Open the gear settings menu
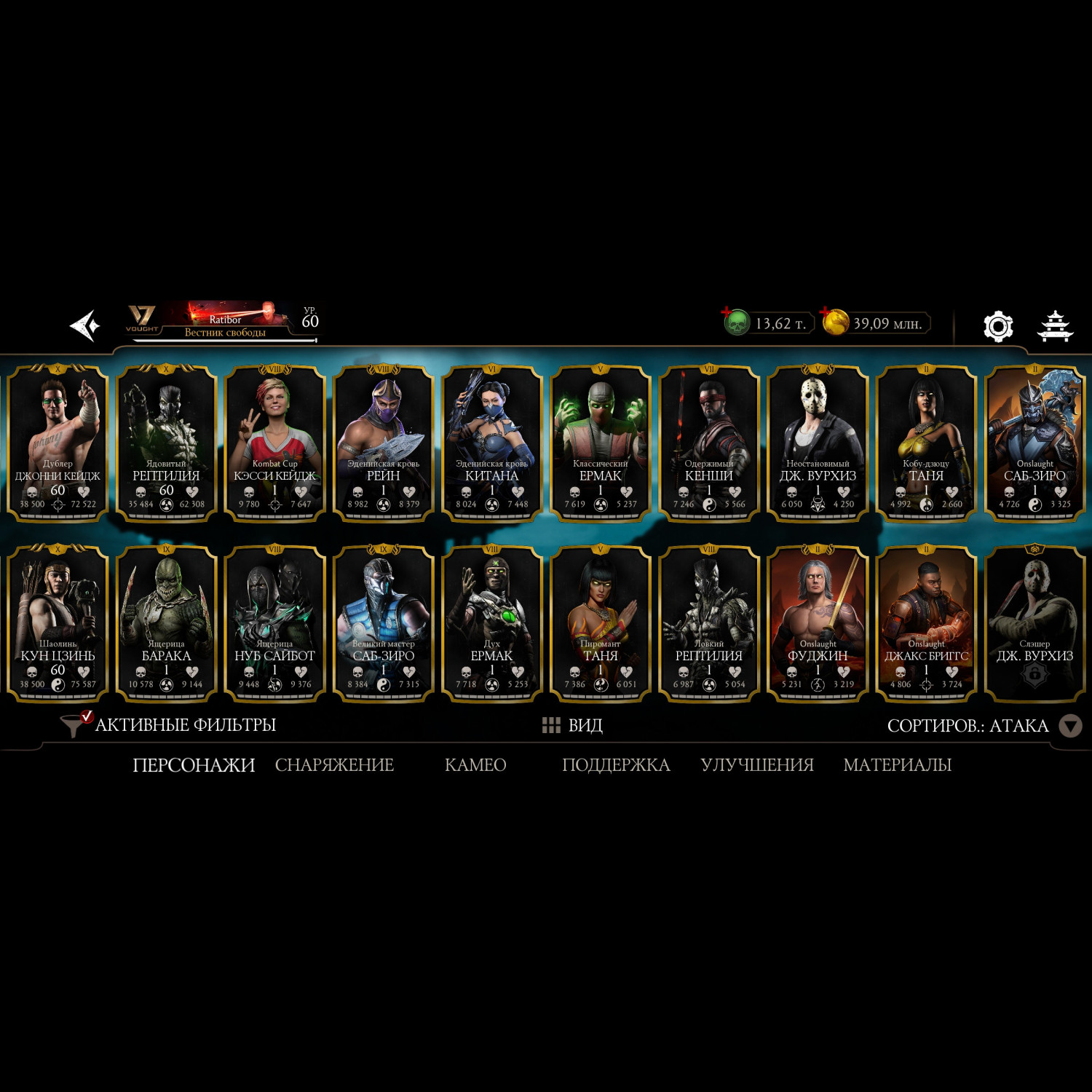The height and width of the screenshot is (1092, 1092). (x=997, y=326)
